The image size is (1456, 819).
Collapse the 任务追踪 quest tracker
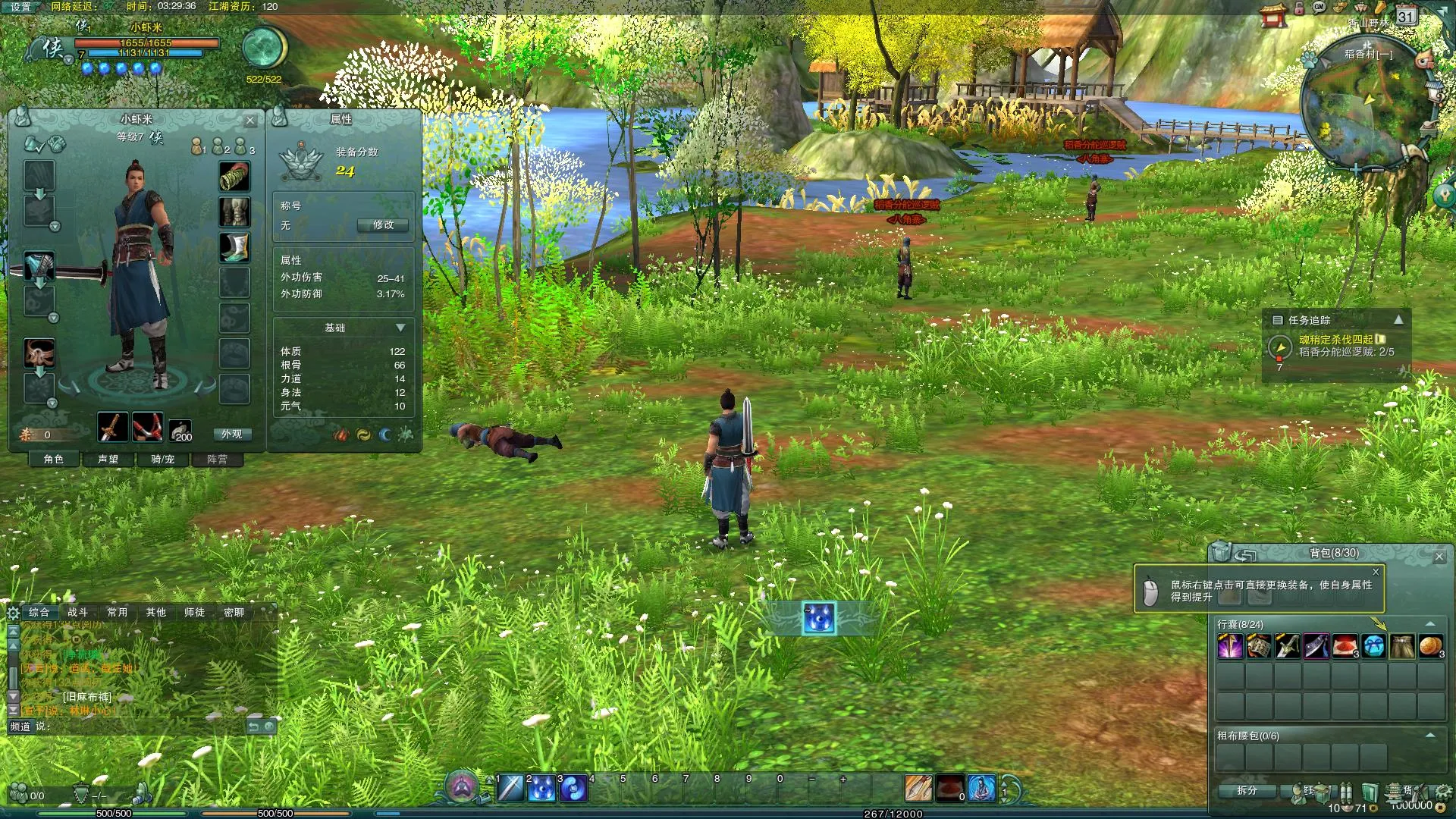pyautogui.click(x=1398, y=320)
